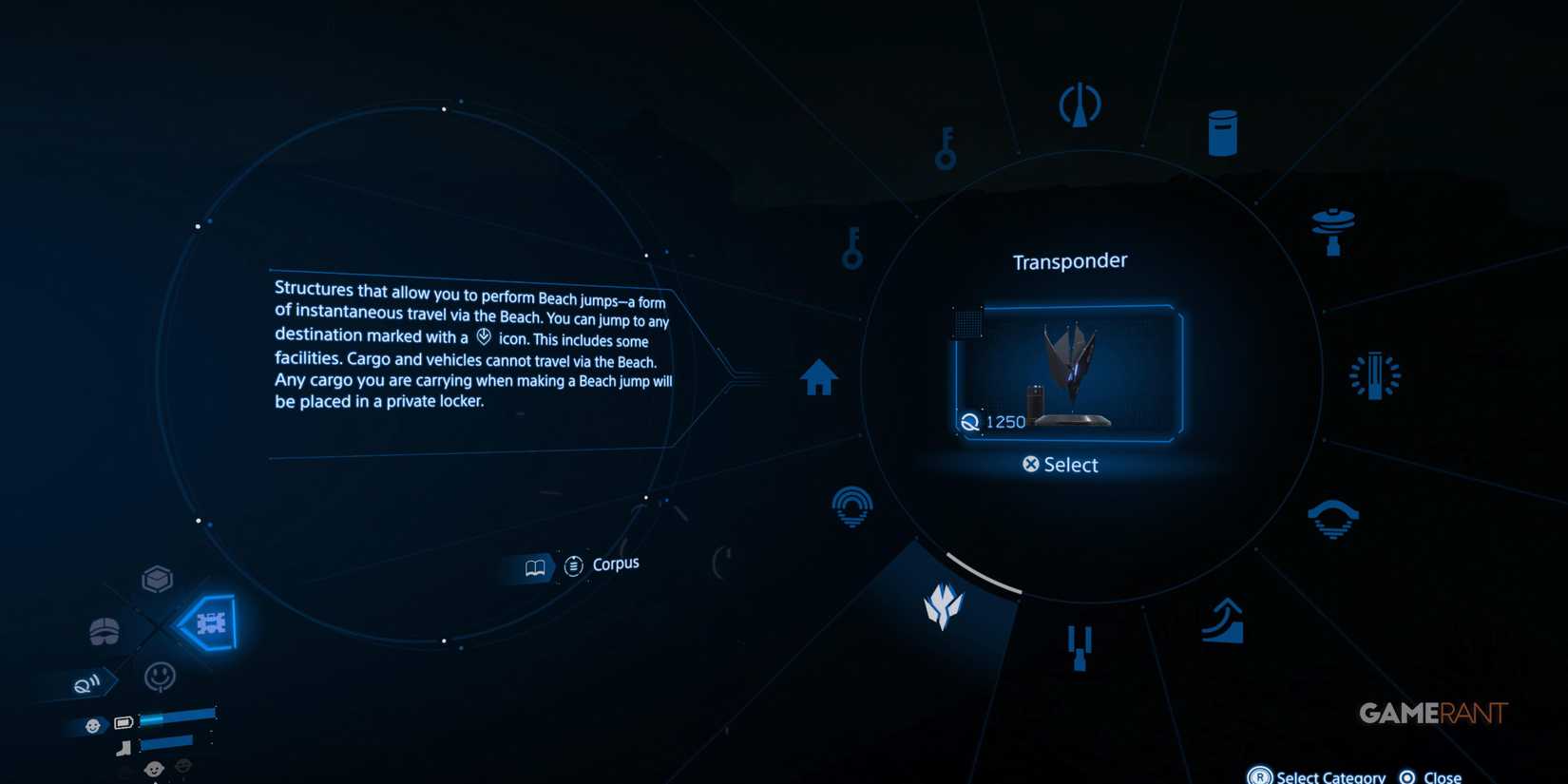This screenshot has width=1568, height=784.
Task: Click the ladder icon on the right edge
Action: pos(1375,374)
